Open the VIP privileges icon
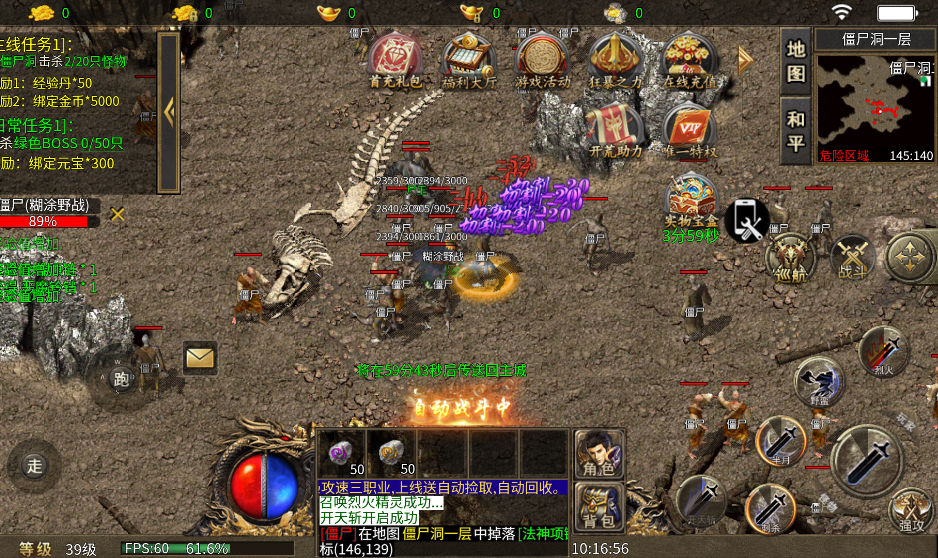This screenshot has width=938, height=558. (690, 132)
